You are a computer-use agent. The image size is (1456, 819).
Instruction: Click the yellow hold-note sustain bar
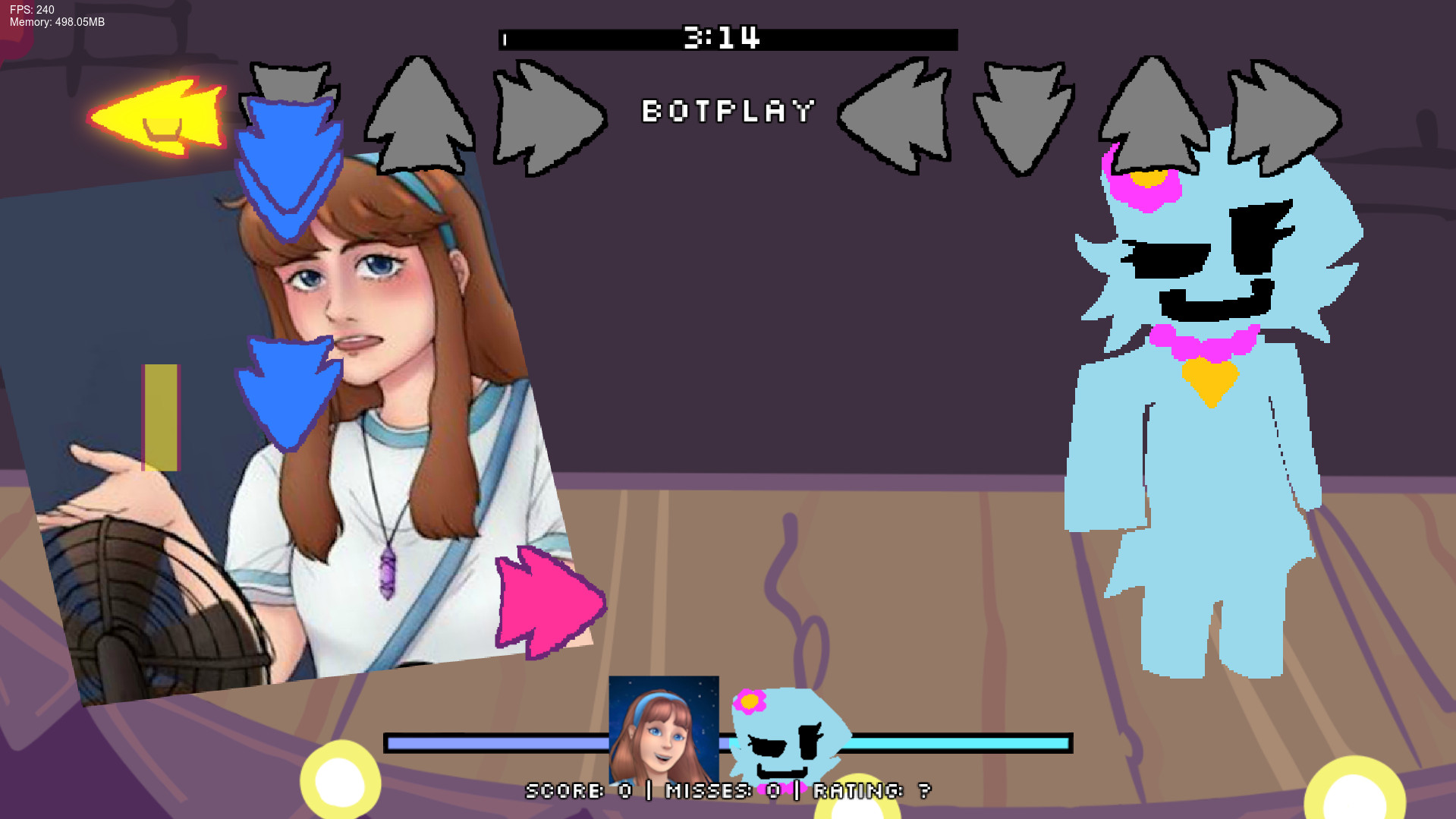coord(160,417)
